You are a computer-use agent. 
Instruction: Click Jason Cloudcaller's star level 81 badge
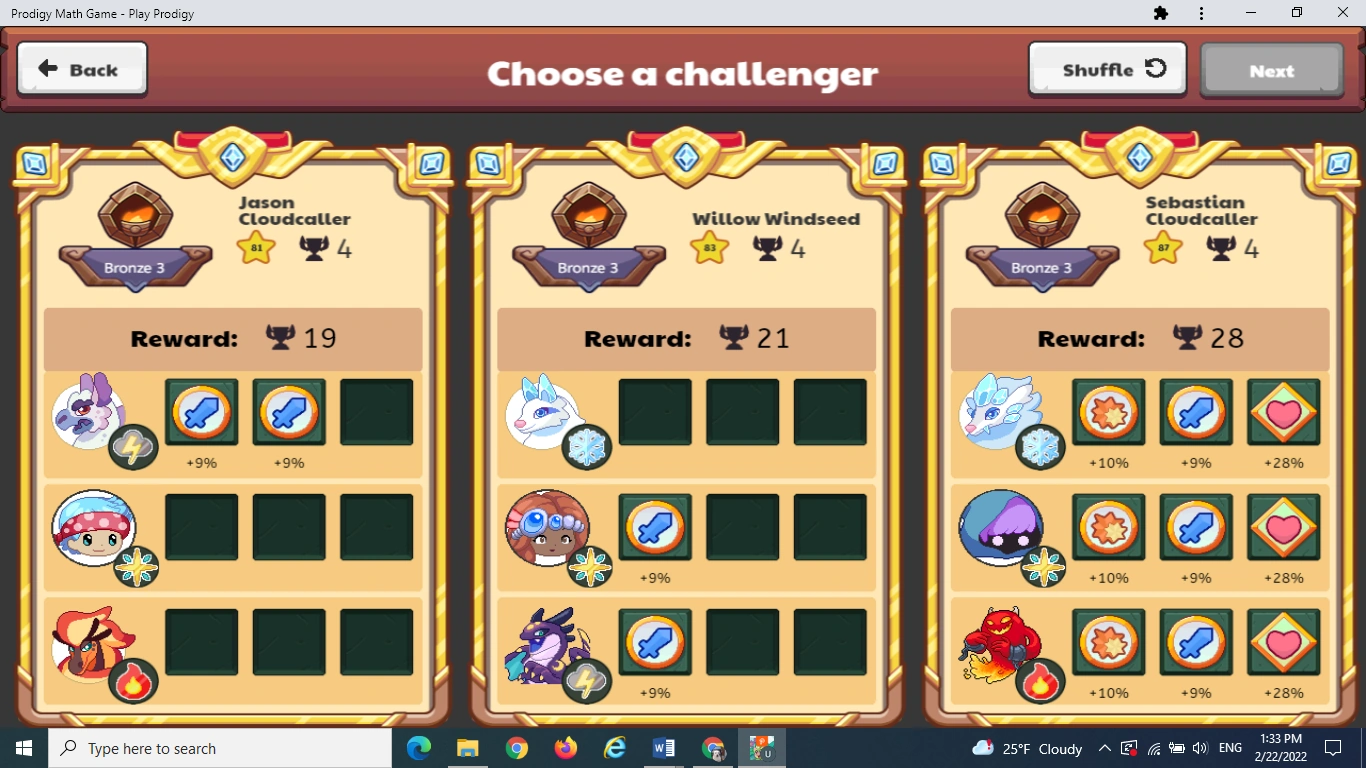coord(256,246)
